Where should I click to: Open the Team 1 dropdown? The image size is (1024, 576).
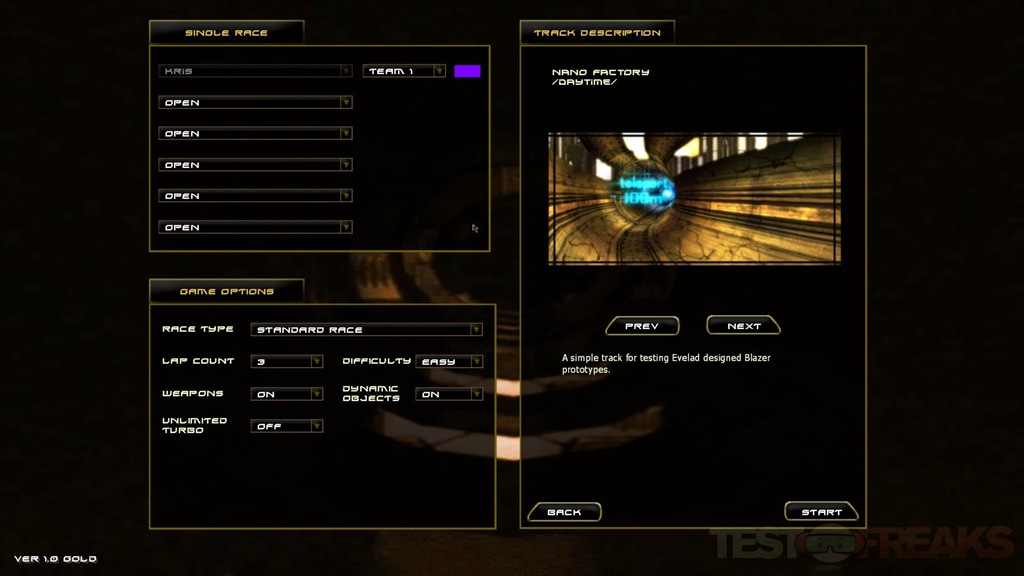click(405, 72)
